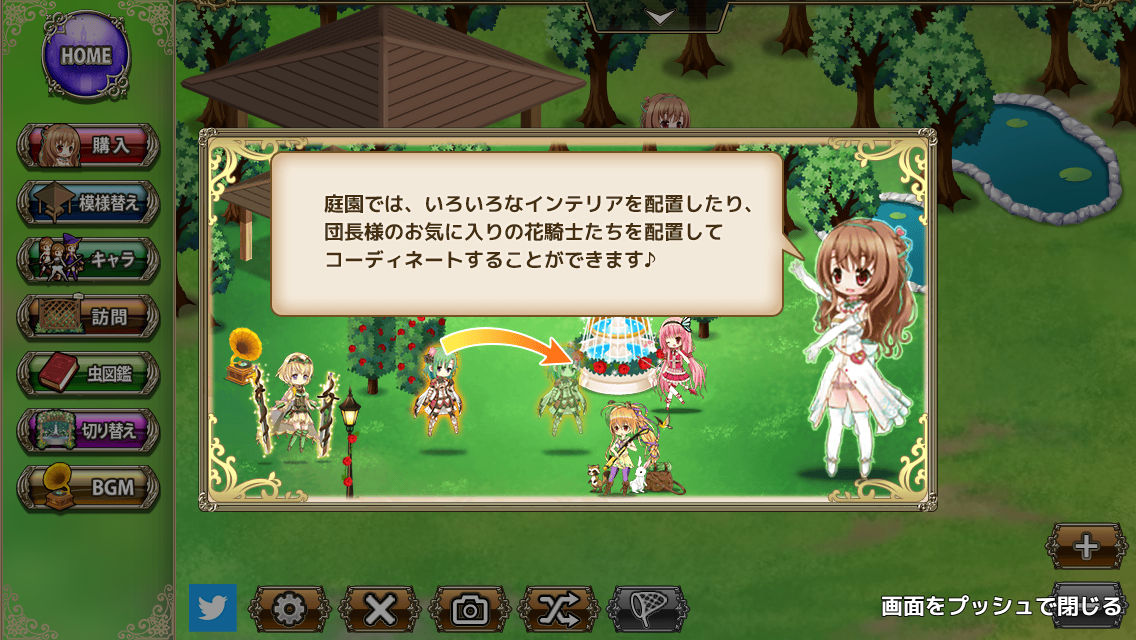Open the キャラ character menu
The image size is (1136, 640).
click(x=88, y=260)
